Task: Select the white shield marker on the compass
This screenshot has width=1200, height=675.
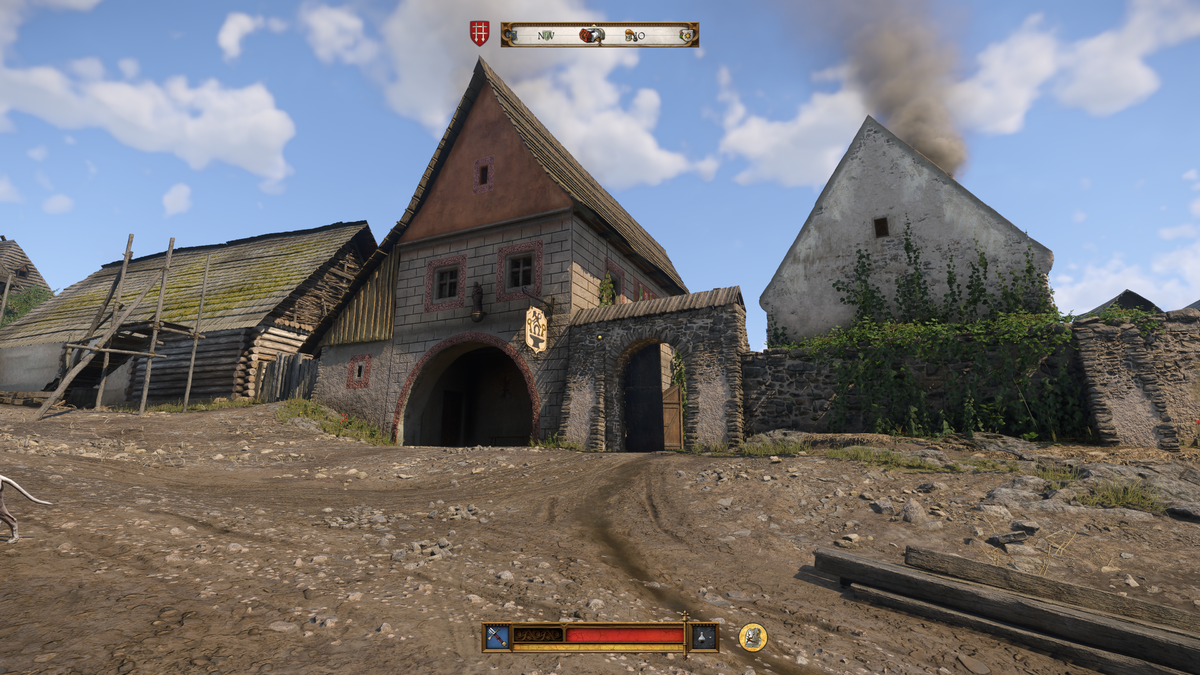Action: click(x=686, y=35)
